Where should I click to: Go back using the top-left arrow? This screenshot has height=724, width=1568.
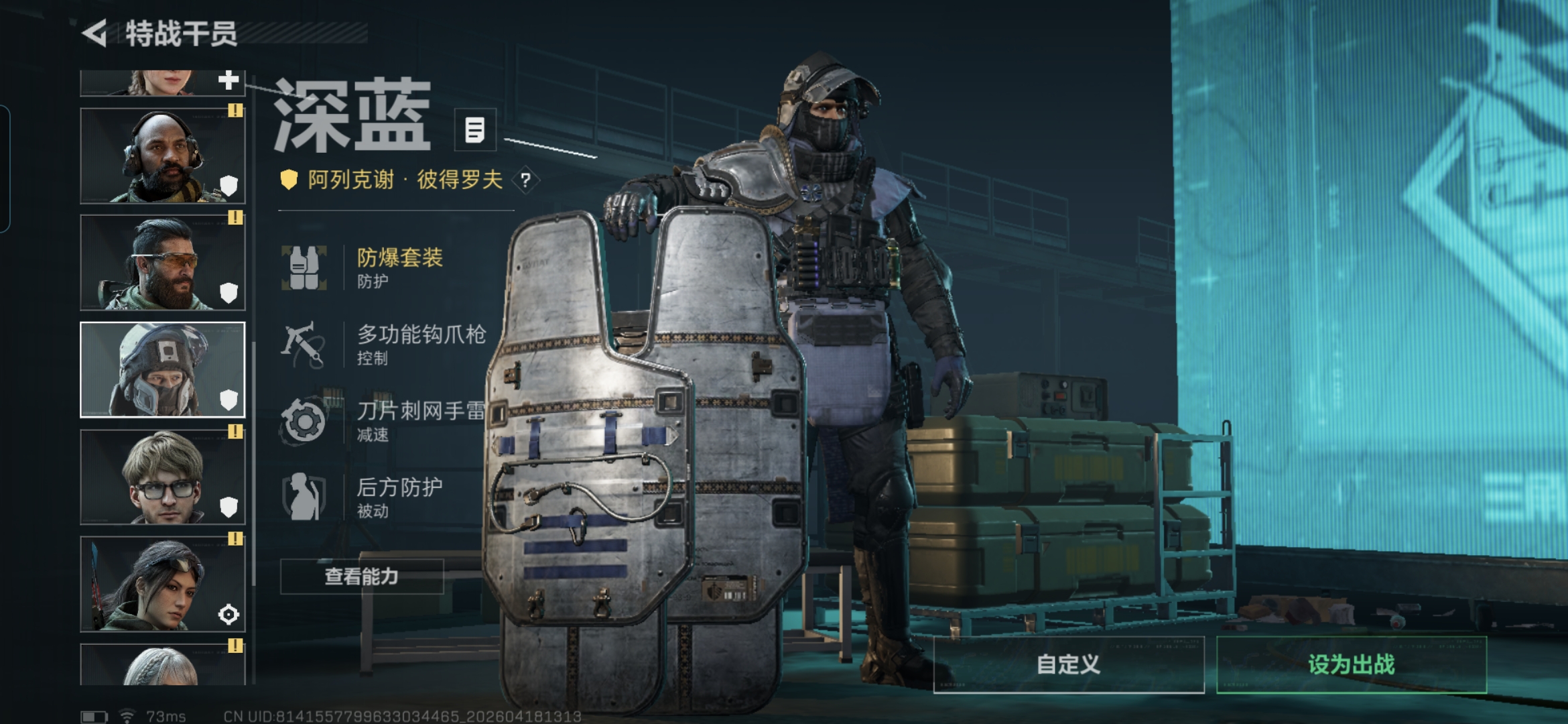click(95, 33)
